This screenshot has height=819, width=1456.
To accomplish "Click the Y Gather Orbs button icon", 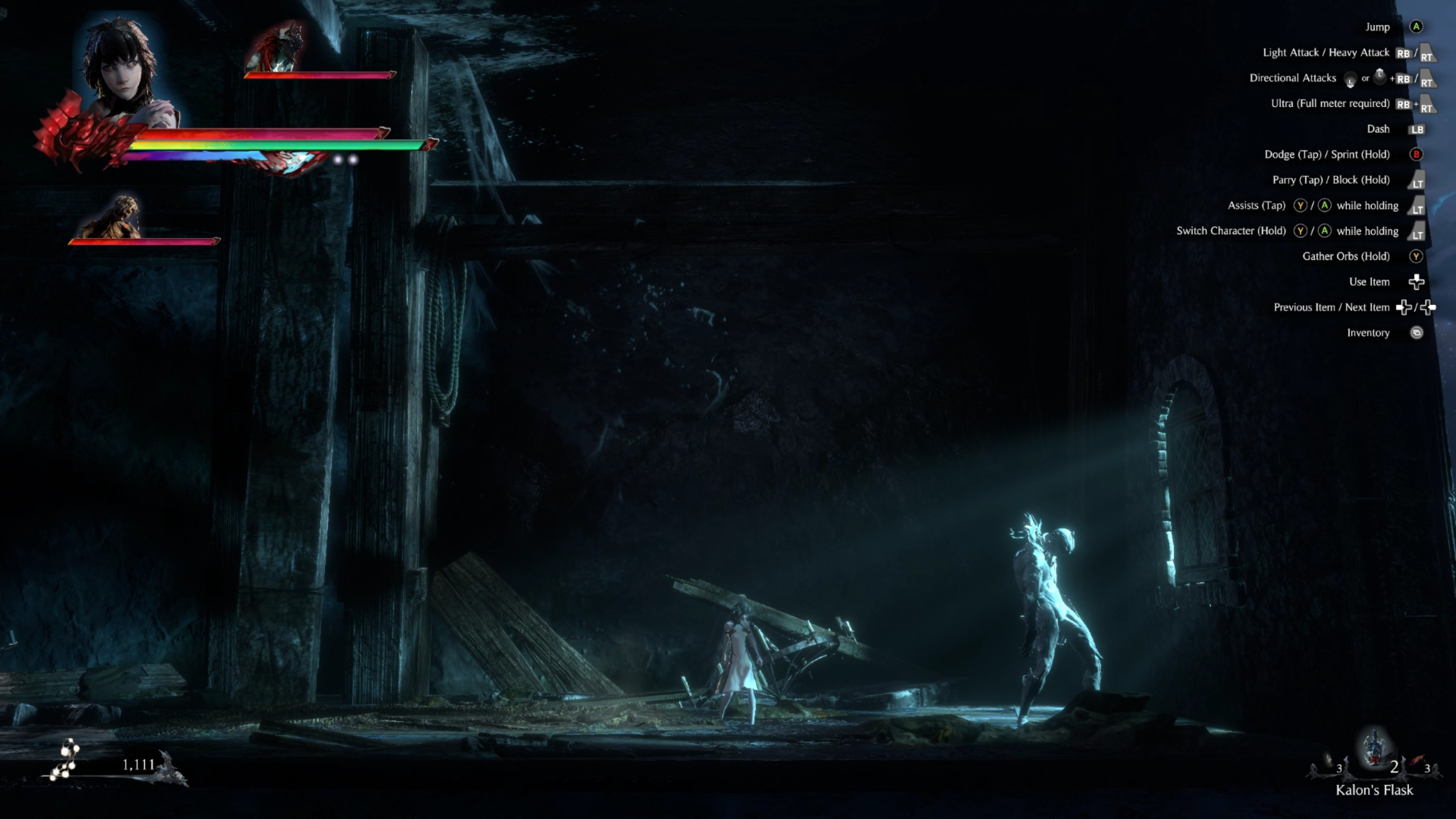I will click(x=1416, y=257).
